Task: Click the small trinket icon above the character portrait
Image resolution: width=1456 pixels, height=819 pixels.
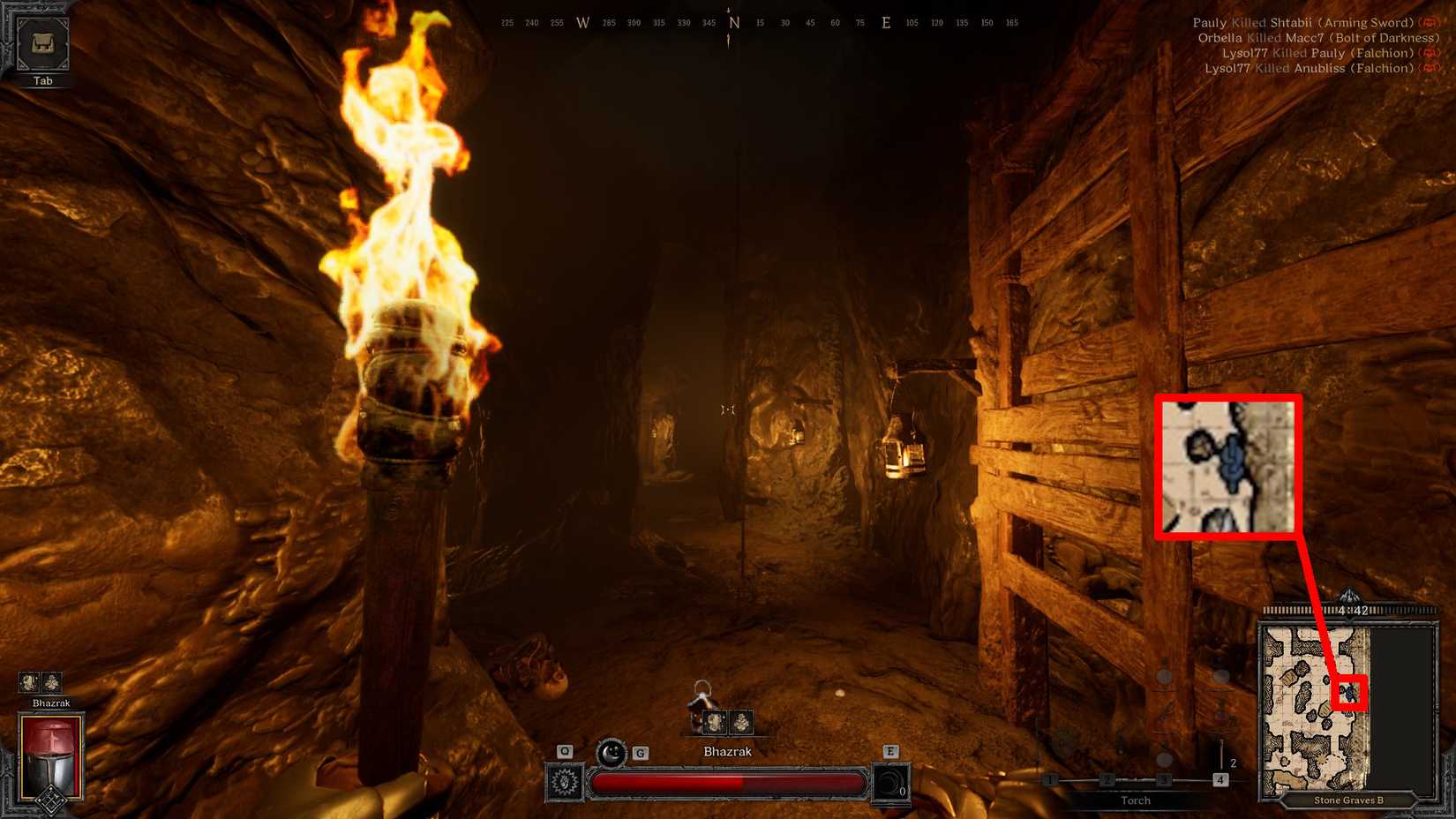Action: click(x=31, y=681)
